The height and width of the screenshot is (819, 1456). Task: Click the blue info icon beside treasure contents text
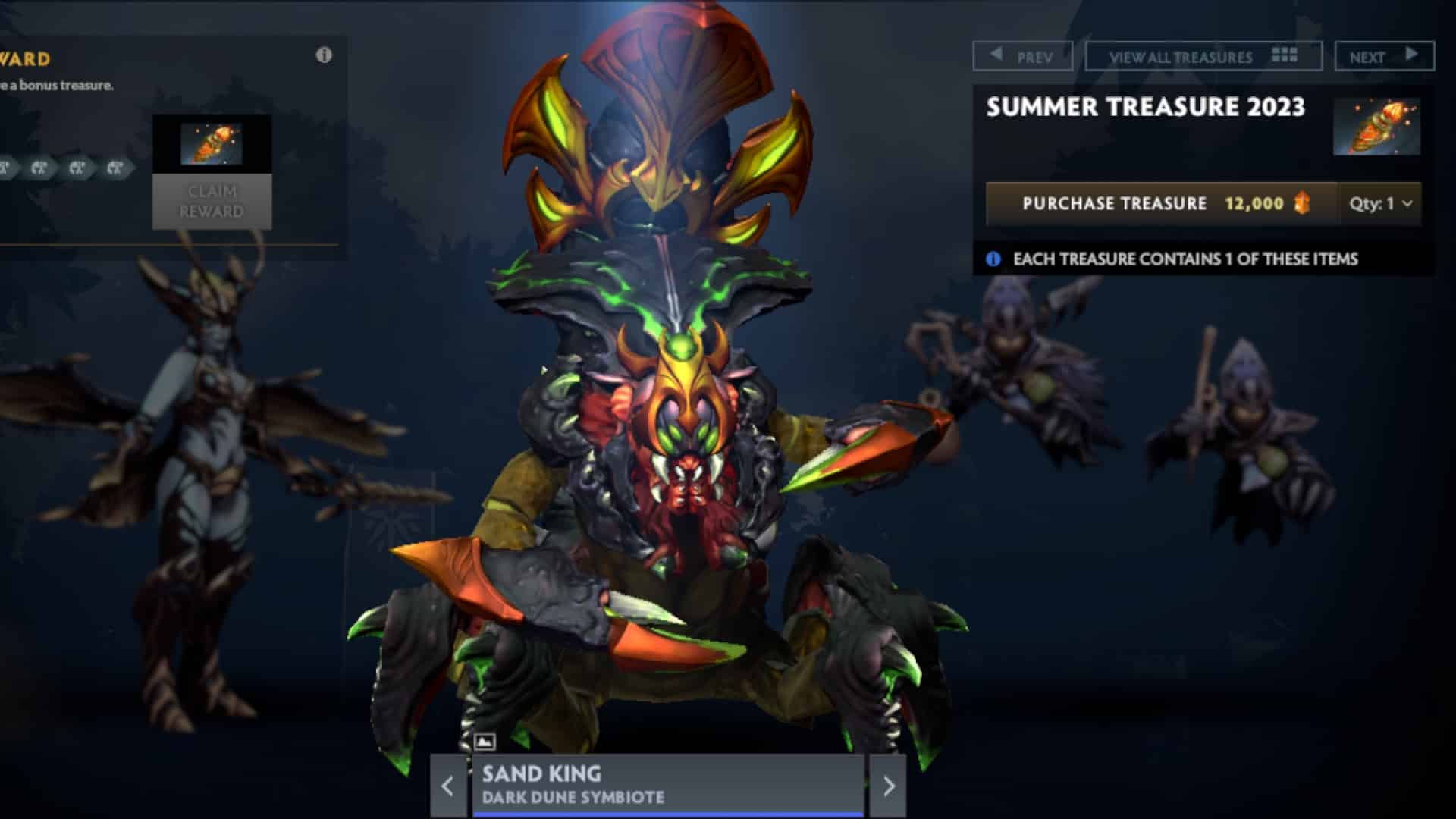pyautogui.click(x=993, y=259)
